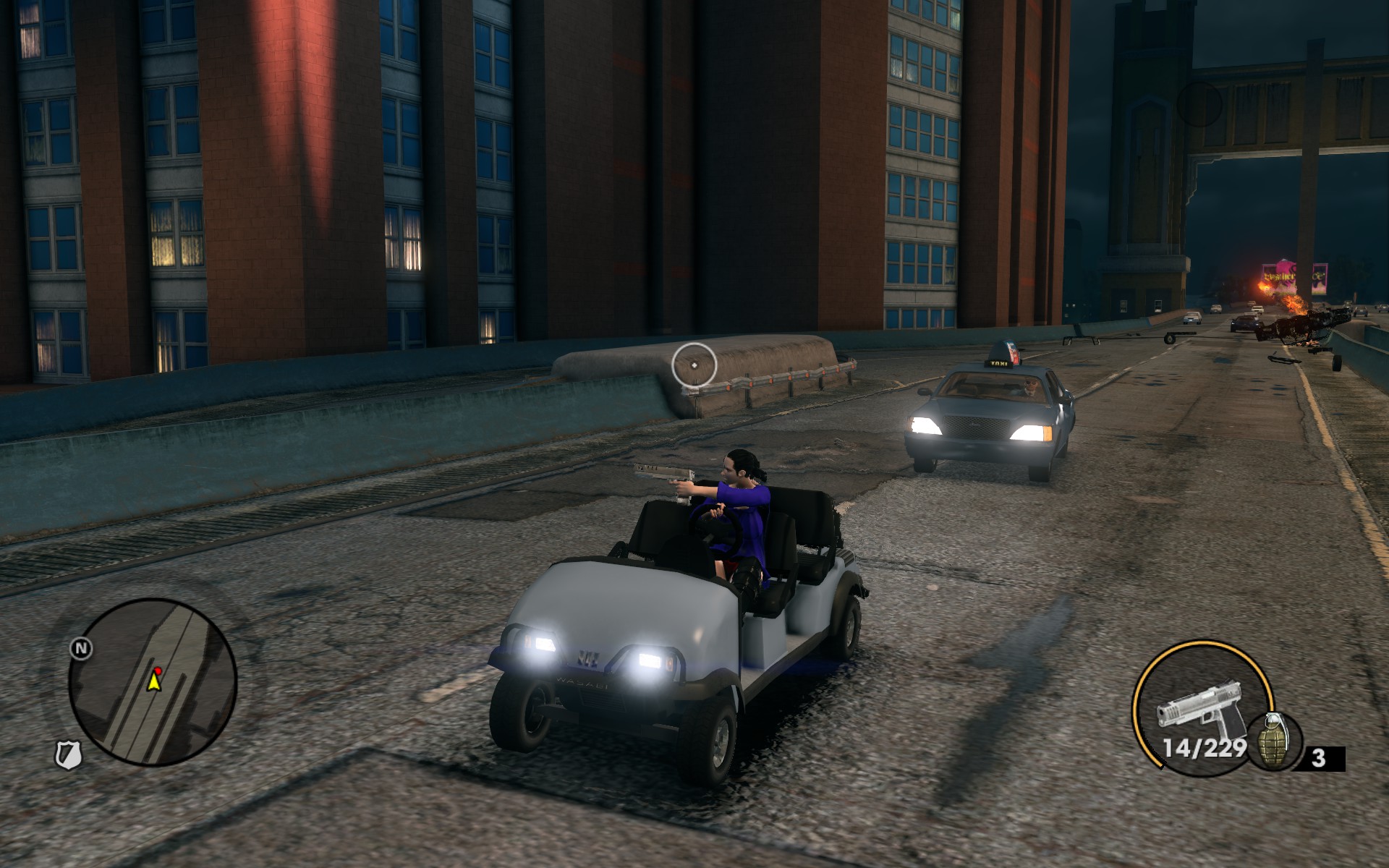Click the north compass marker on minimap
This screenshot has width=1389, height=868.
coord(81,648)
